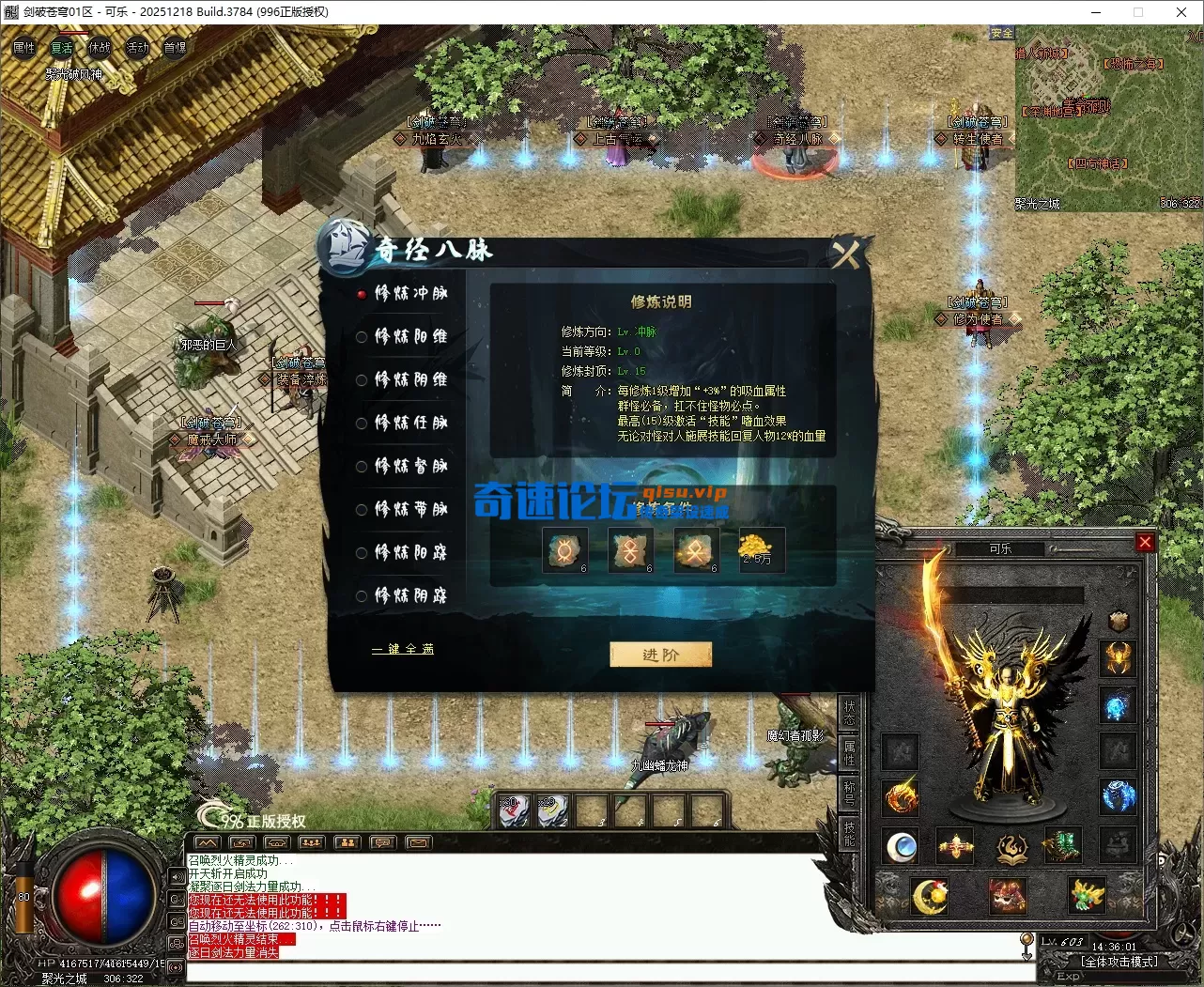Close the 可乐 character equipment panel
1204x987 pixels.
(x=1144, y=542)
